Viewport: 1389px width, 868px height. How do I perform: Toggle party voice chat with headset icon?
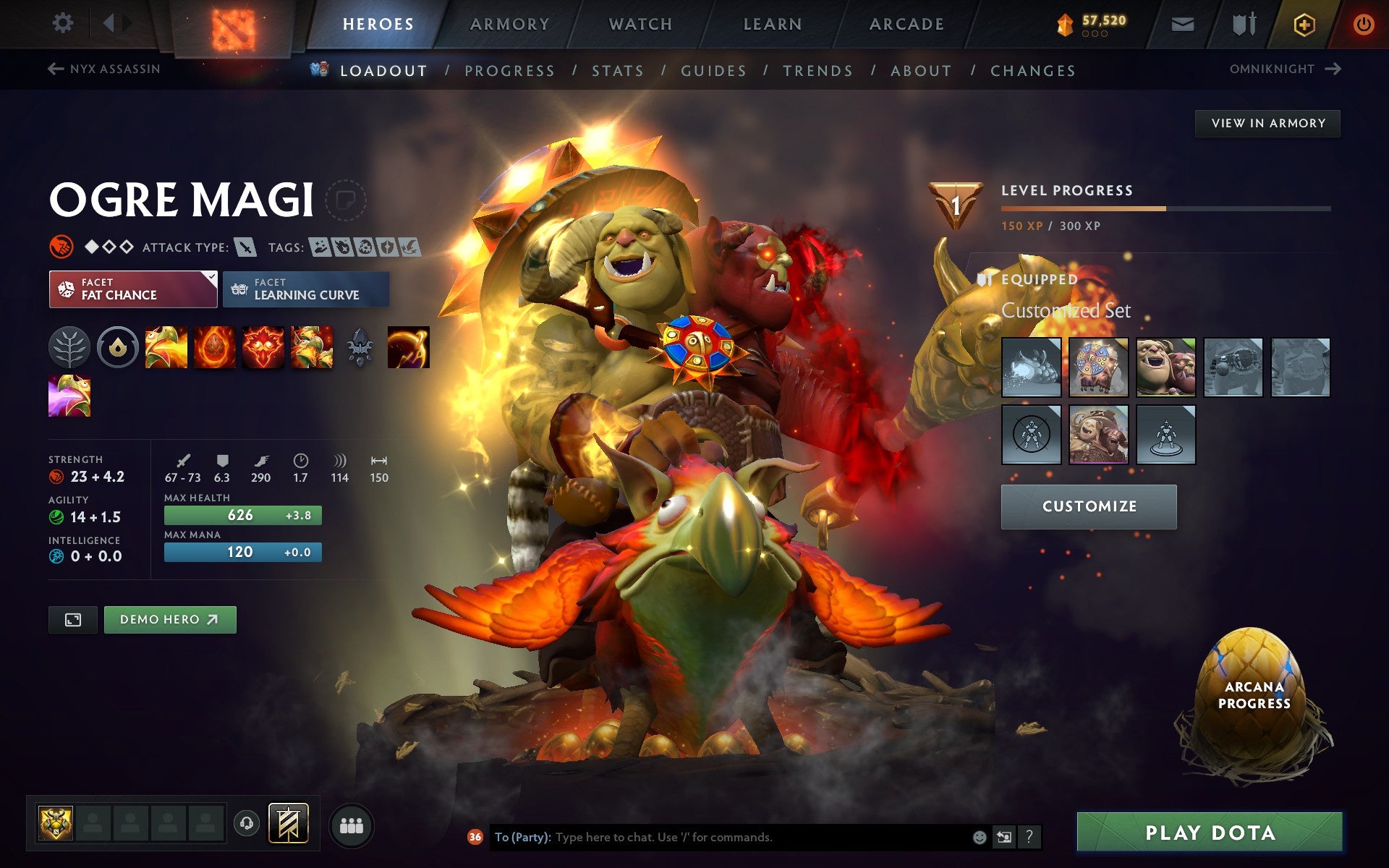coord(247,823)
